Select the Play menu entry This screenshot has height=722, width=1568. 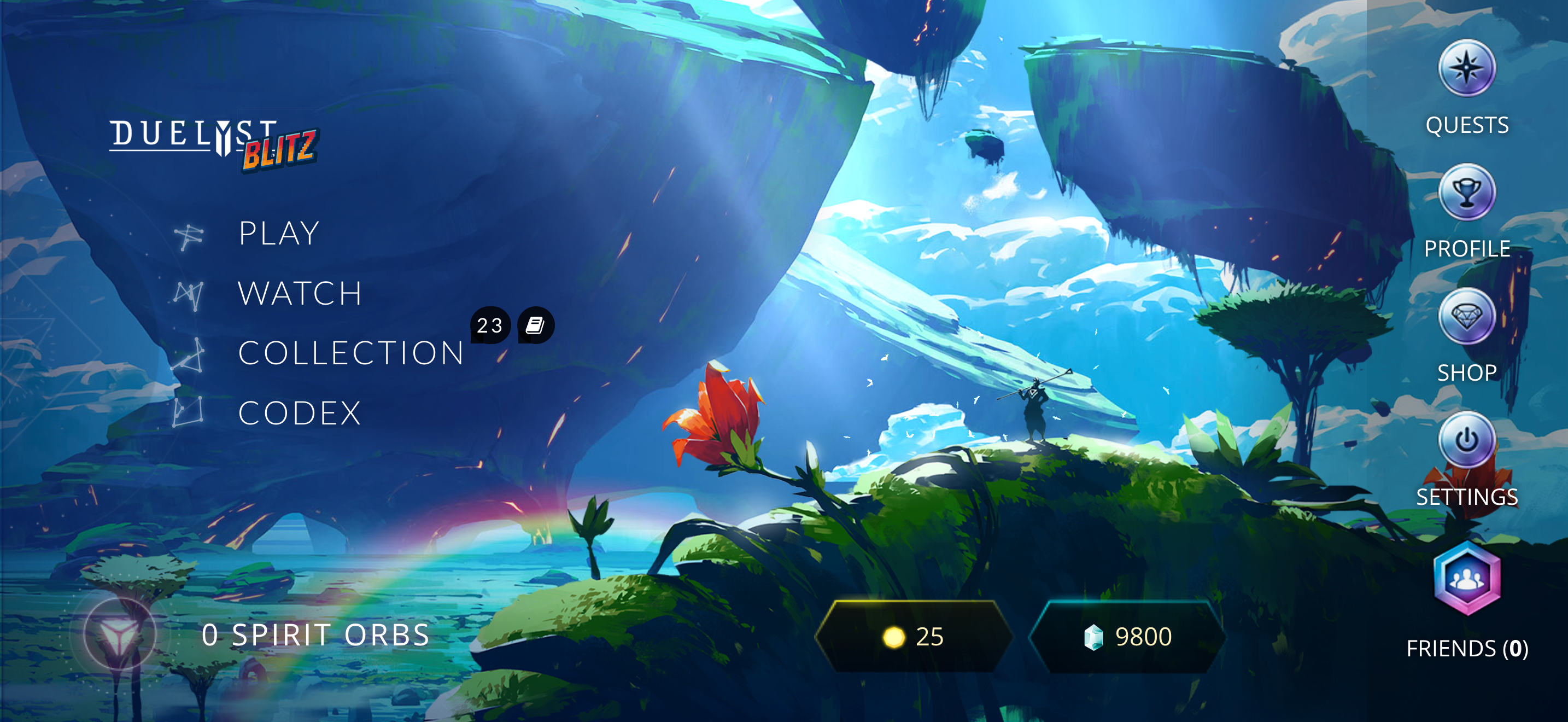278,232
